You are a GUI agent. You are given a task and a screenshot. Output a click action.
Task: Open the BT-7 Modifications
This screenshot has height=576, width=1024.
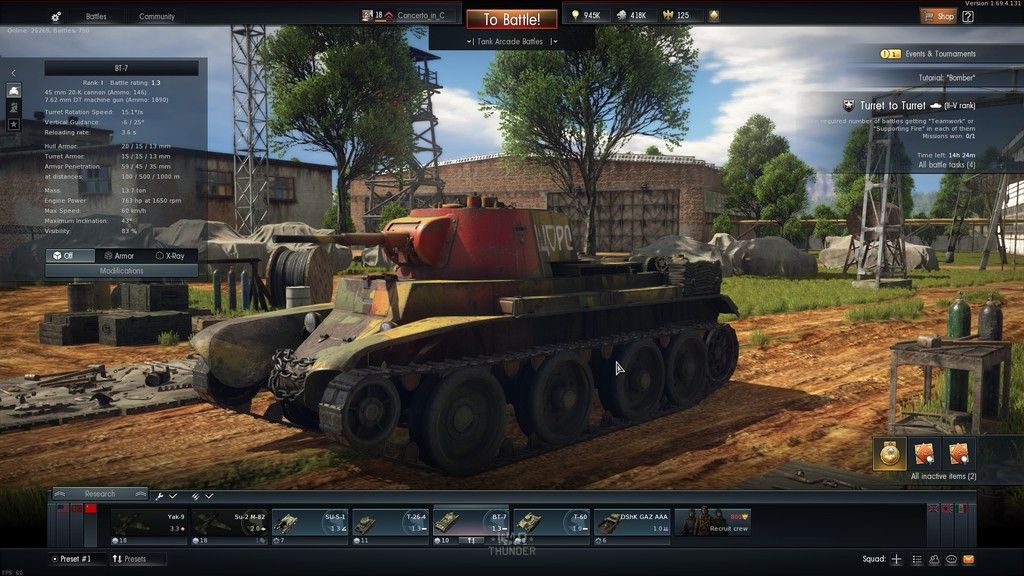[121, 271]
